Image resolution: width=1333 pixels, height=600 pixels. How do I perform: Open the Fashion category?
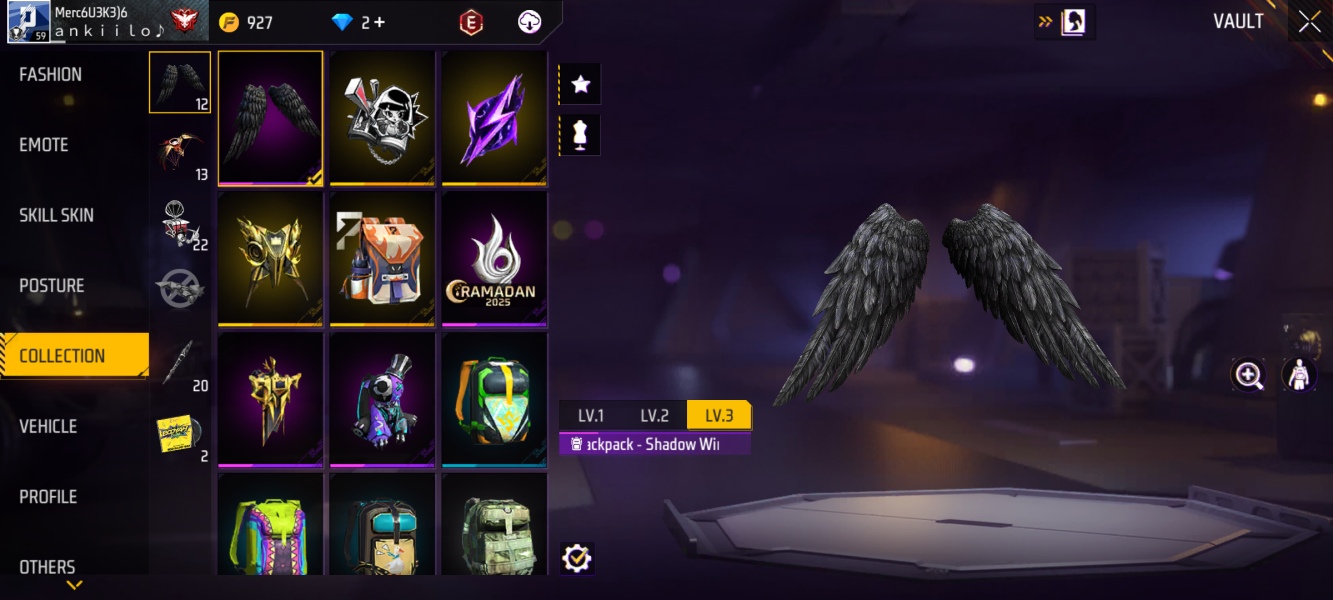pyautogui.click(x=51, y=75)
